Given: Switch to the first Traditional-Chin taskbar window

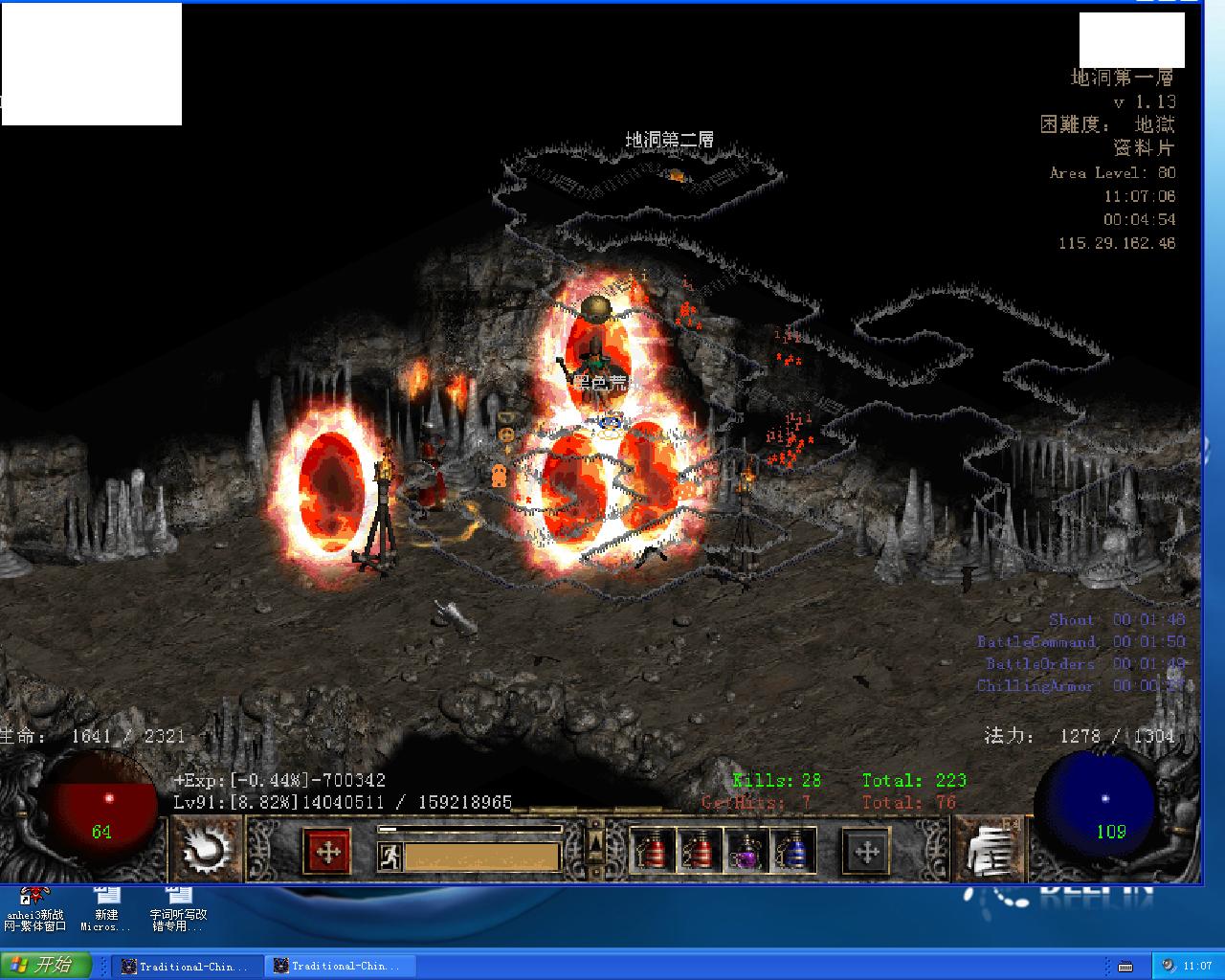Looking at the screenshot, I should 186,966.
